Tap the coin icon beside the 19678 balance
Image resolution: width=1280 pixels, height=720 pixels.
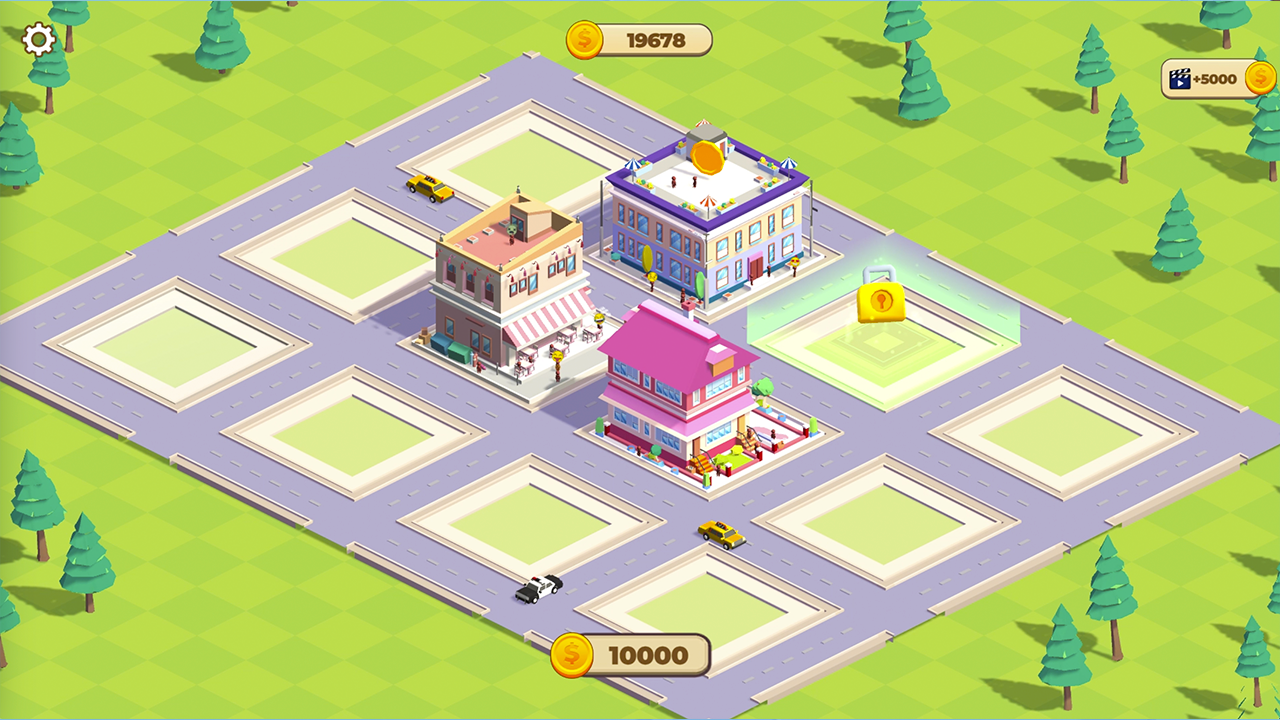point(584,41)
